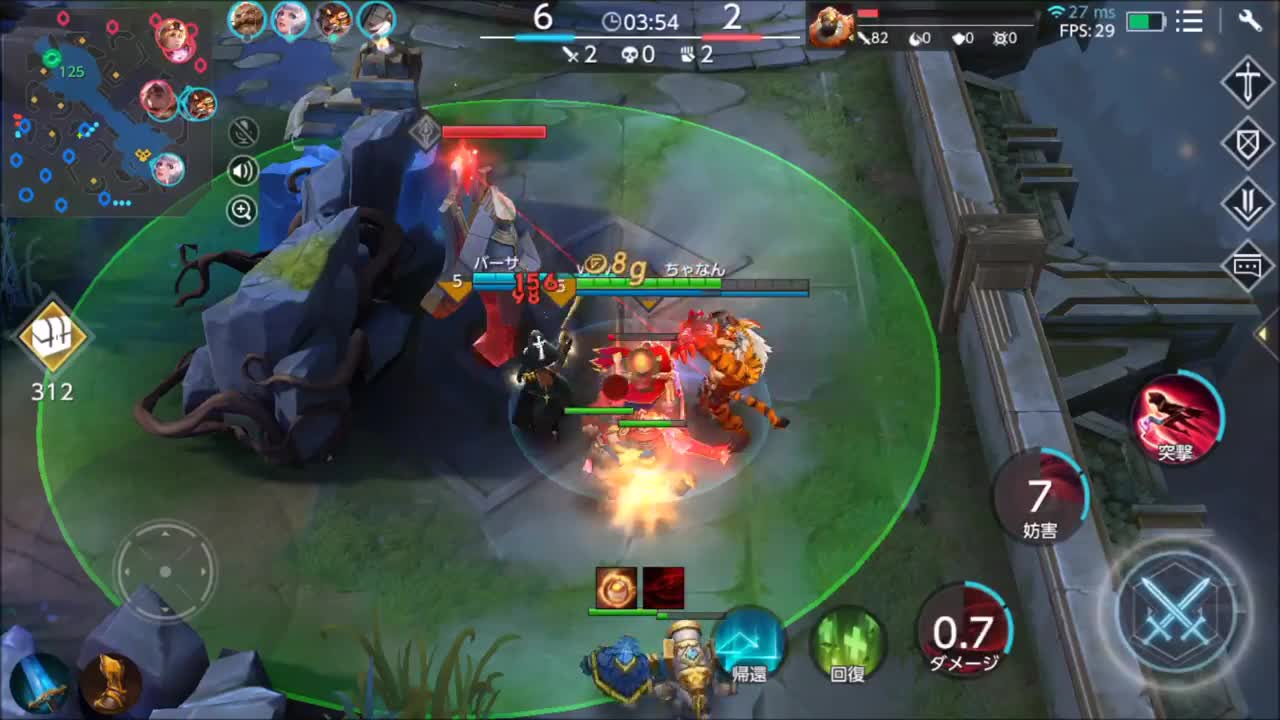Image resolution: width=1280 pixels, height=720 pixels.
Task: Click the magnifier zoom icon
Action: click(x=243, y=210)
